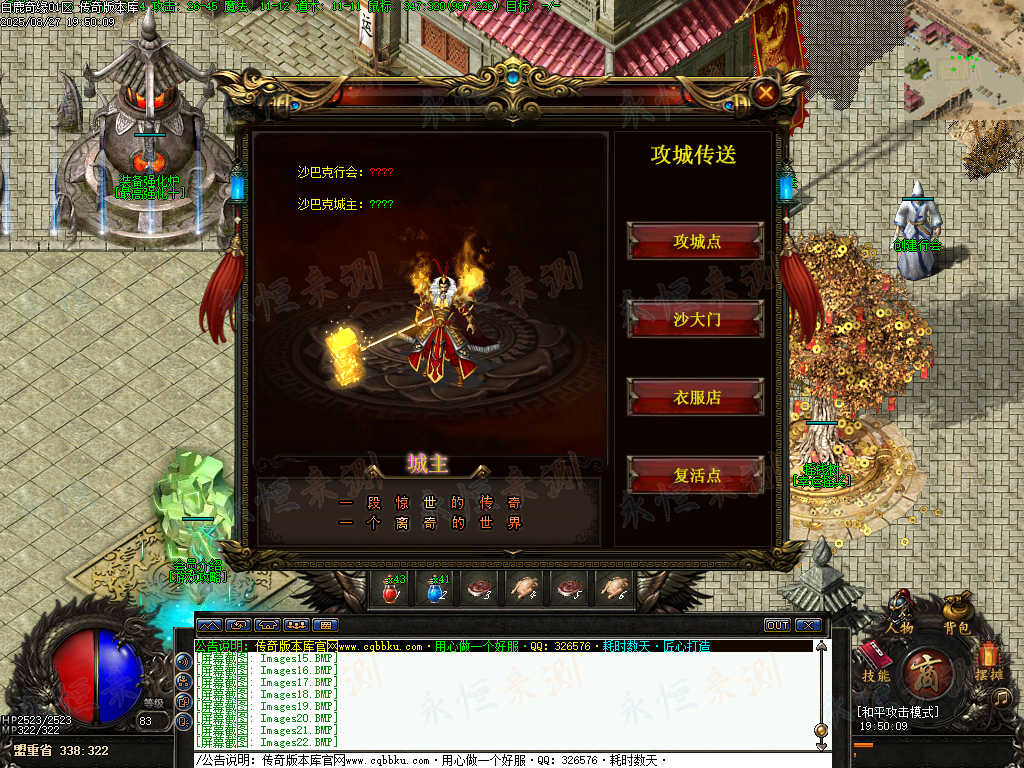This screenshot has width=1024, height=768.
Task: Click the chat text input line
Action: tap(500, 760)
